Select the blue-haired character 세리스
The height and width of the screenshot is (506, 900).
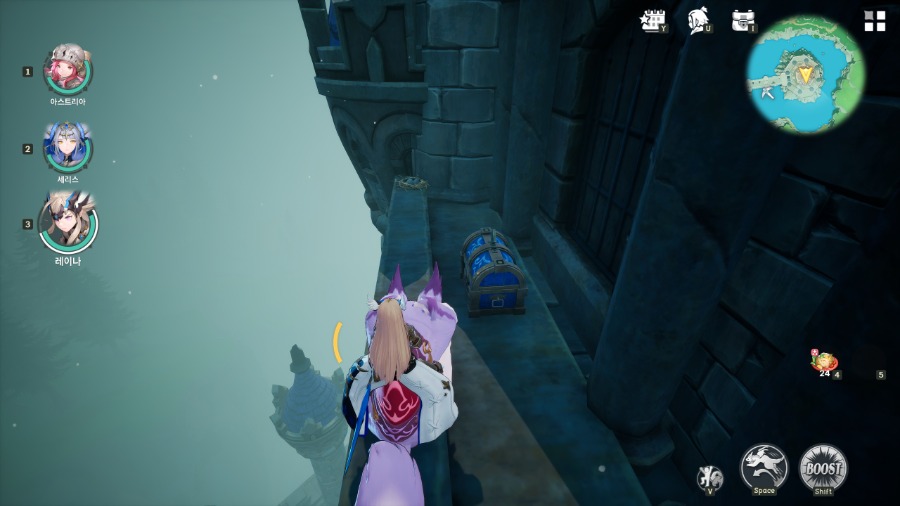coord(68,148)
